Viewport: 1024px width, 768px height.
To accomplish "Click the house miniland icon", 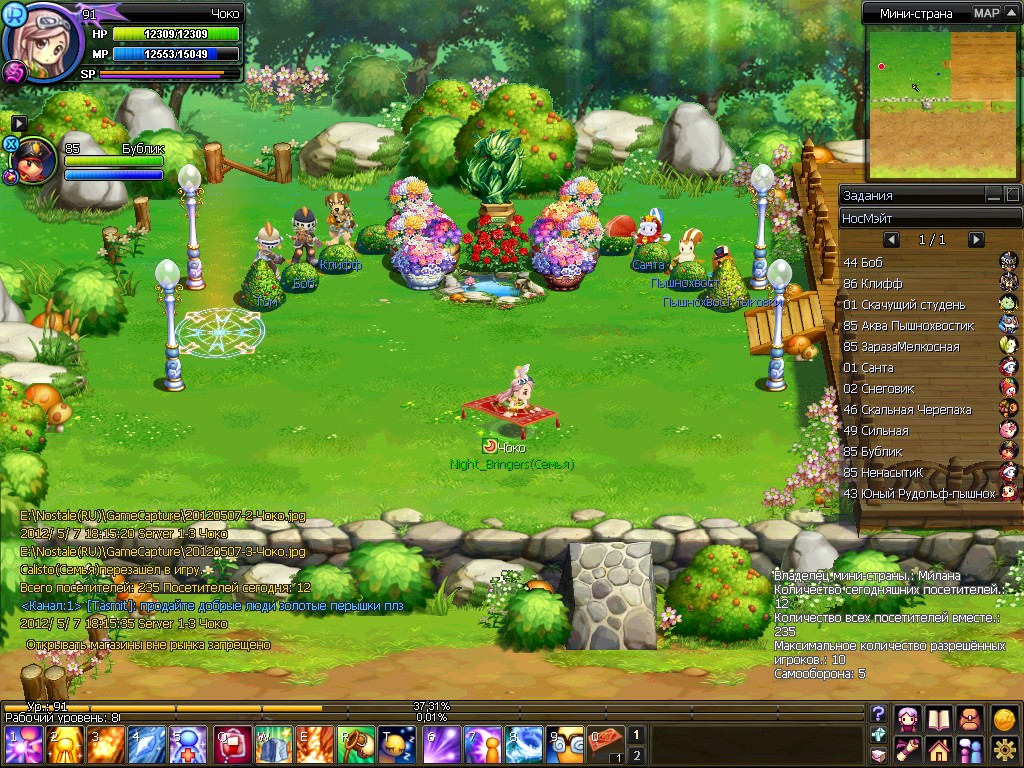I will tap(938, 749).
